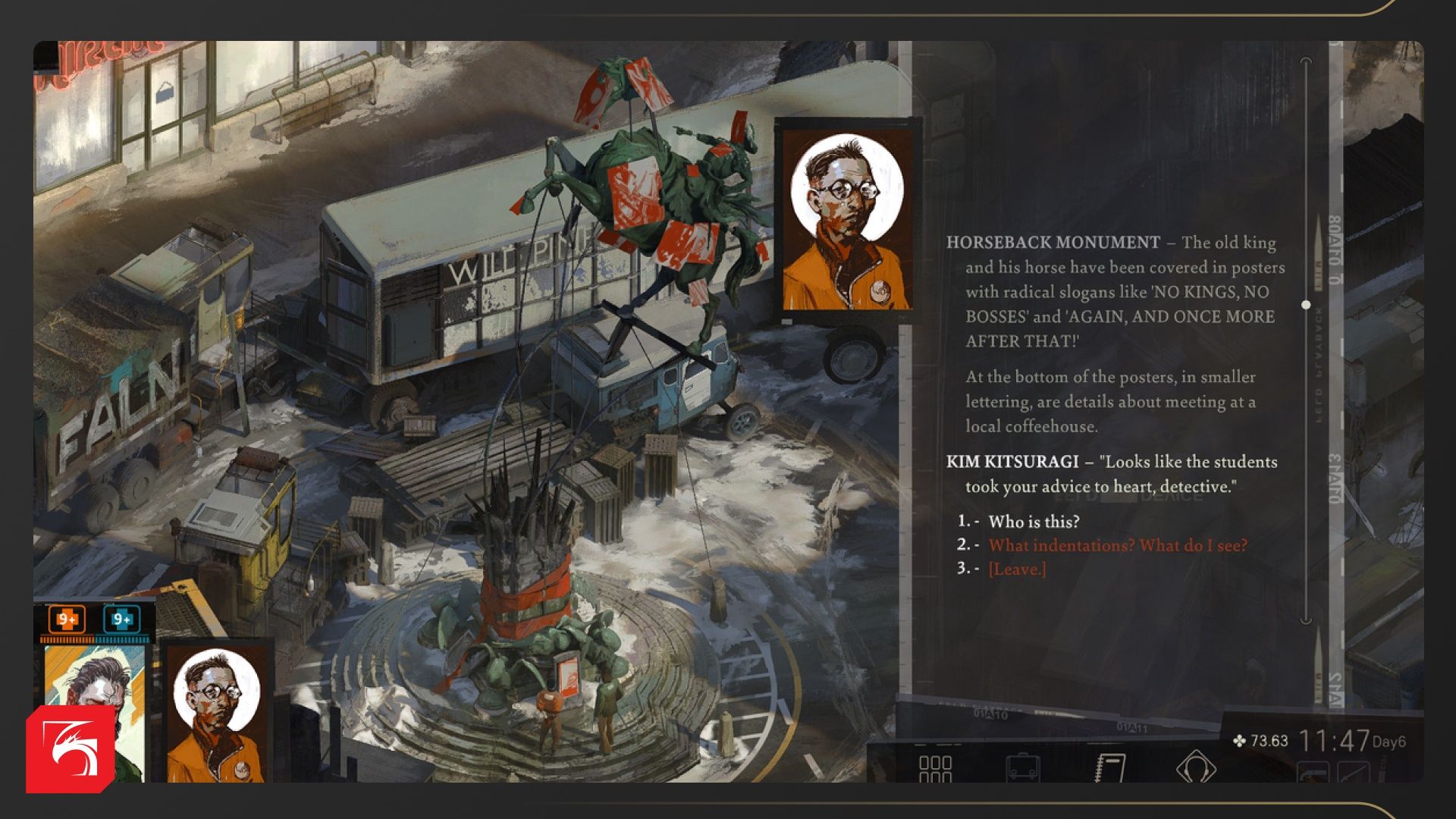This screenshot has width=1456, height=819.
Task: Open the journal notebook icon
Action: click(1110, 767)
